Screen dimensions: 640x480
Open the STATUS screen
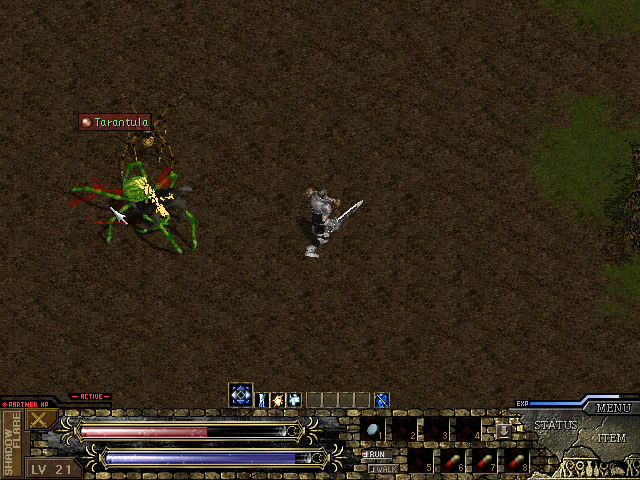coord(555,425)
